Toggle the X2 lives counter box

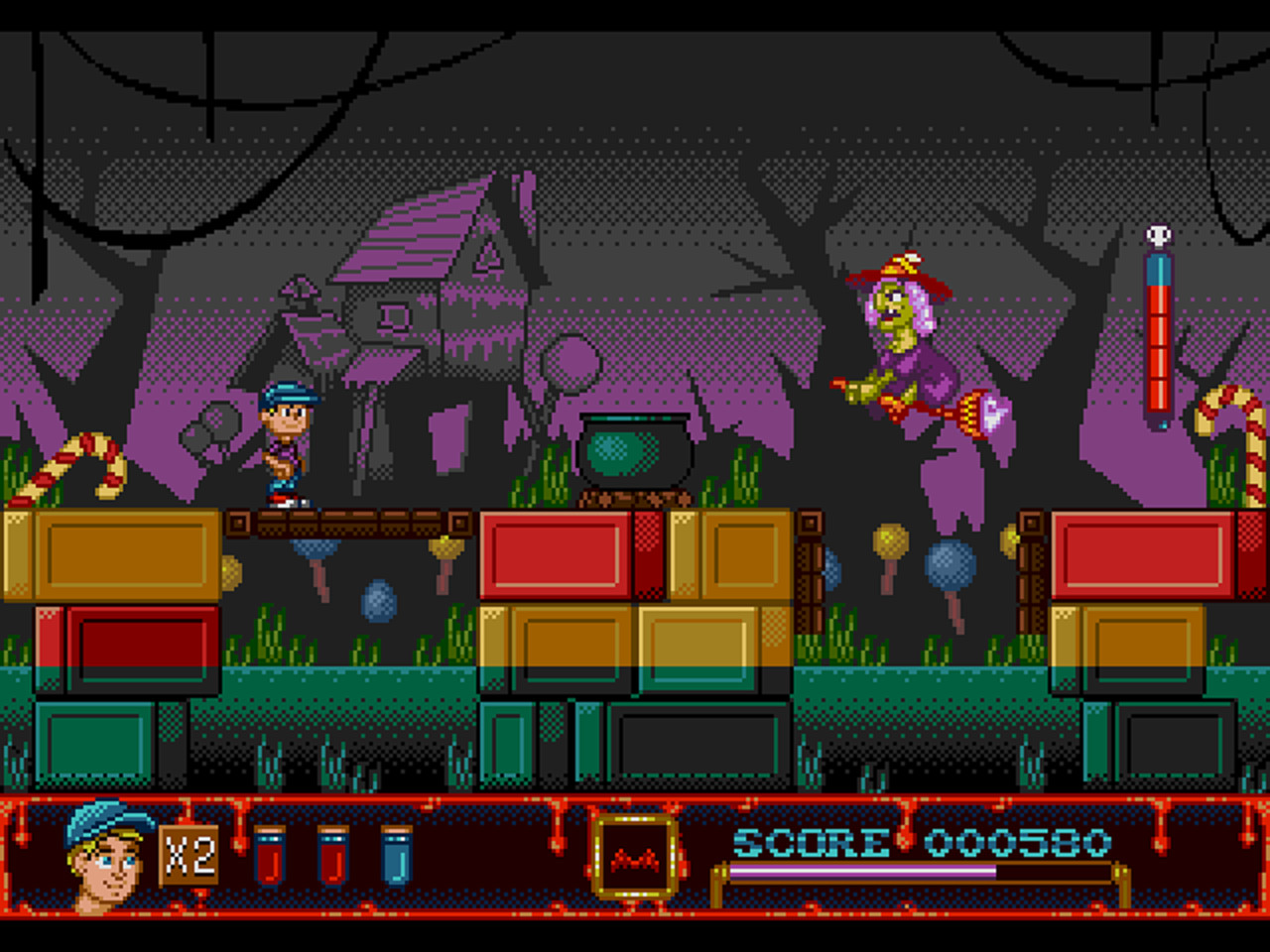pos(190,854)
